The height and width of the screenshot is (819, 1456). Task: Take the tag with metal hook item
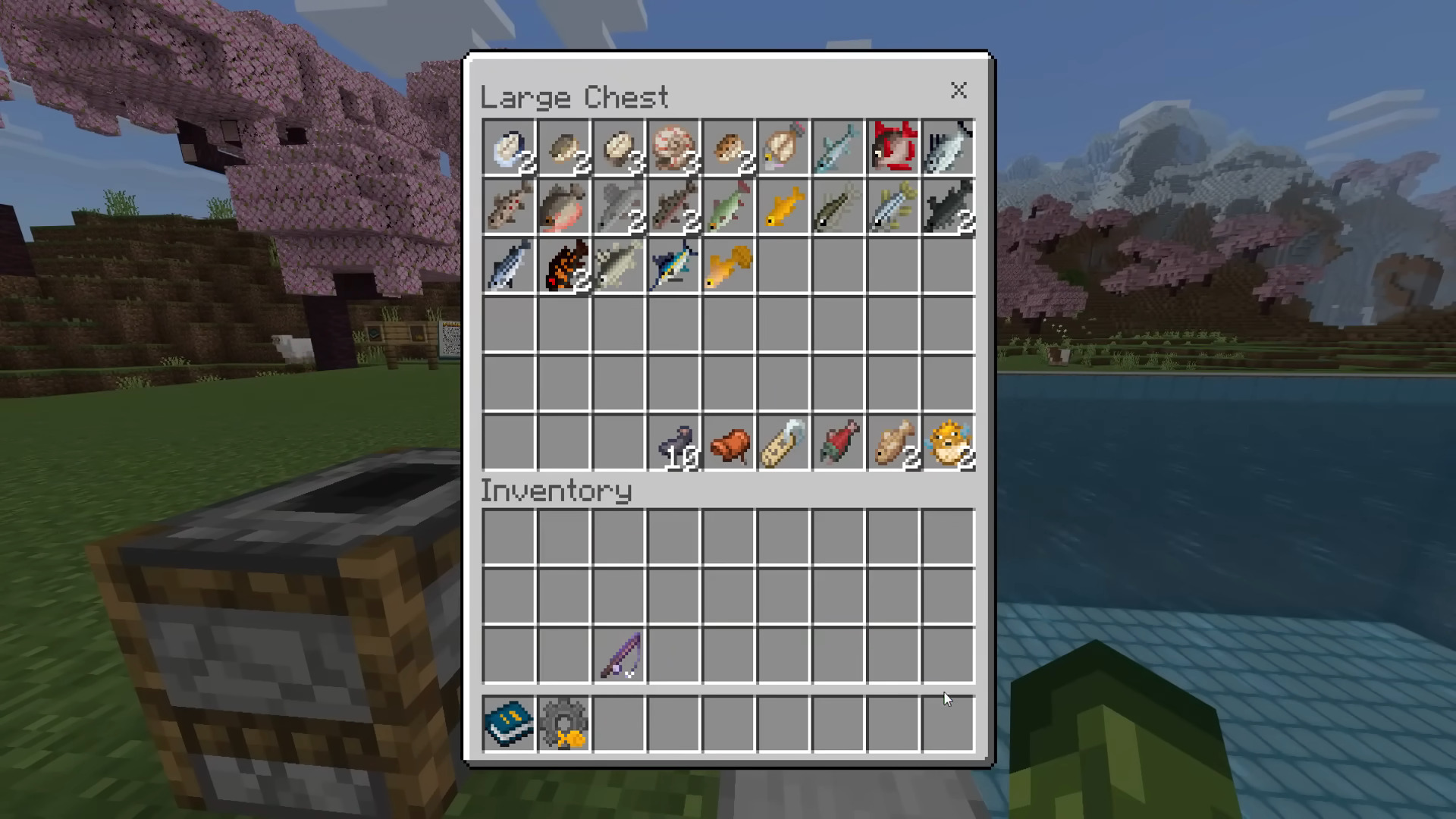pos(783,443)
